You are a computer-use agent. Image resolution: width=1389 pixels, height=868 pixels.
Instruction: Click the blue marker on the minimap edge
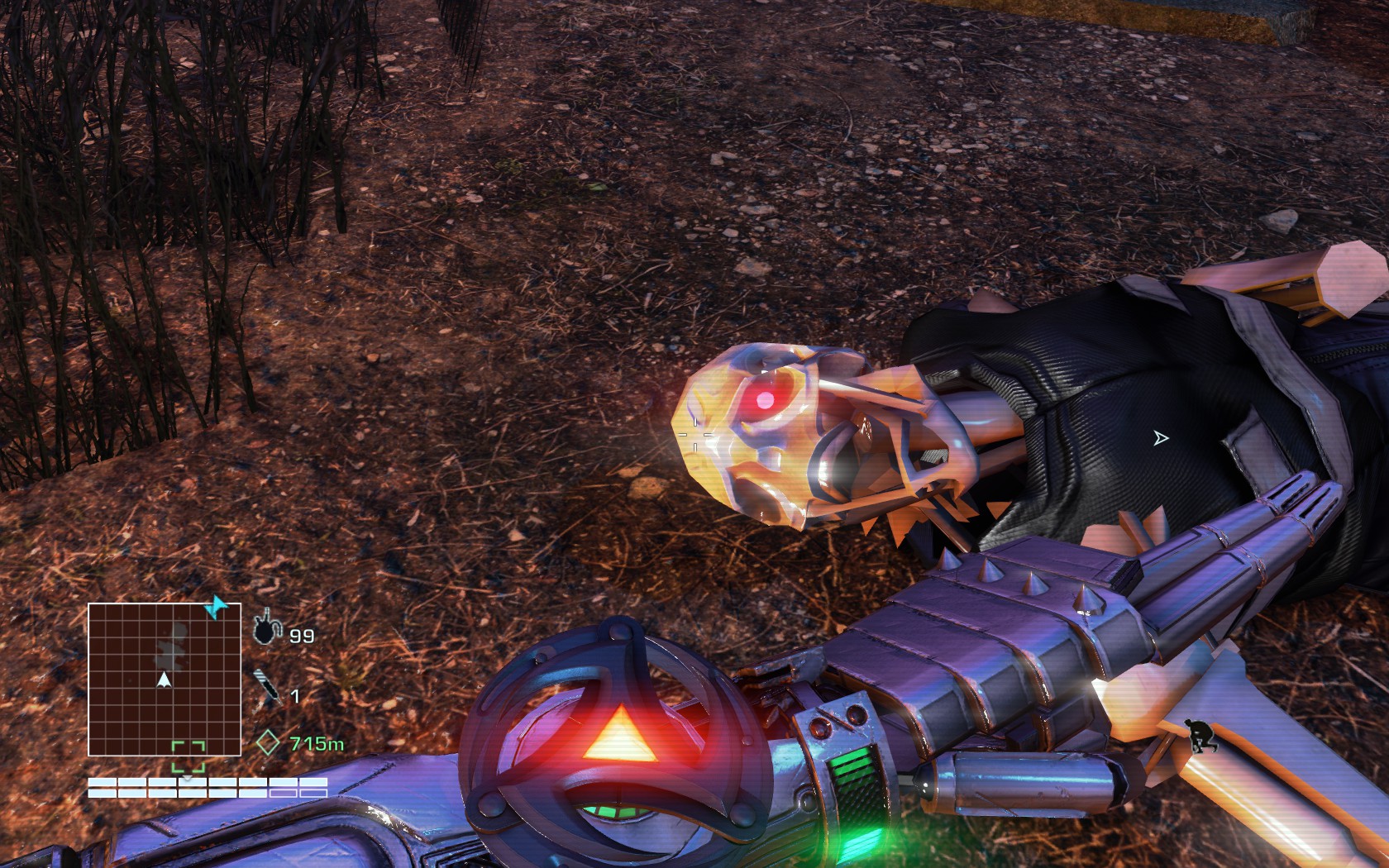[x=217, y=608]
